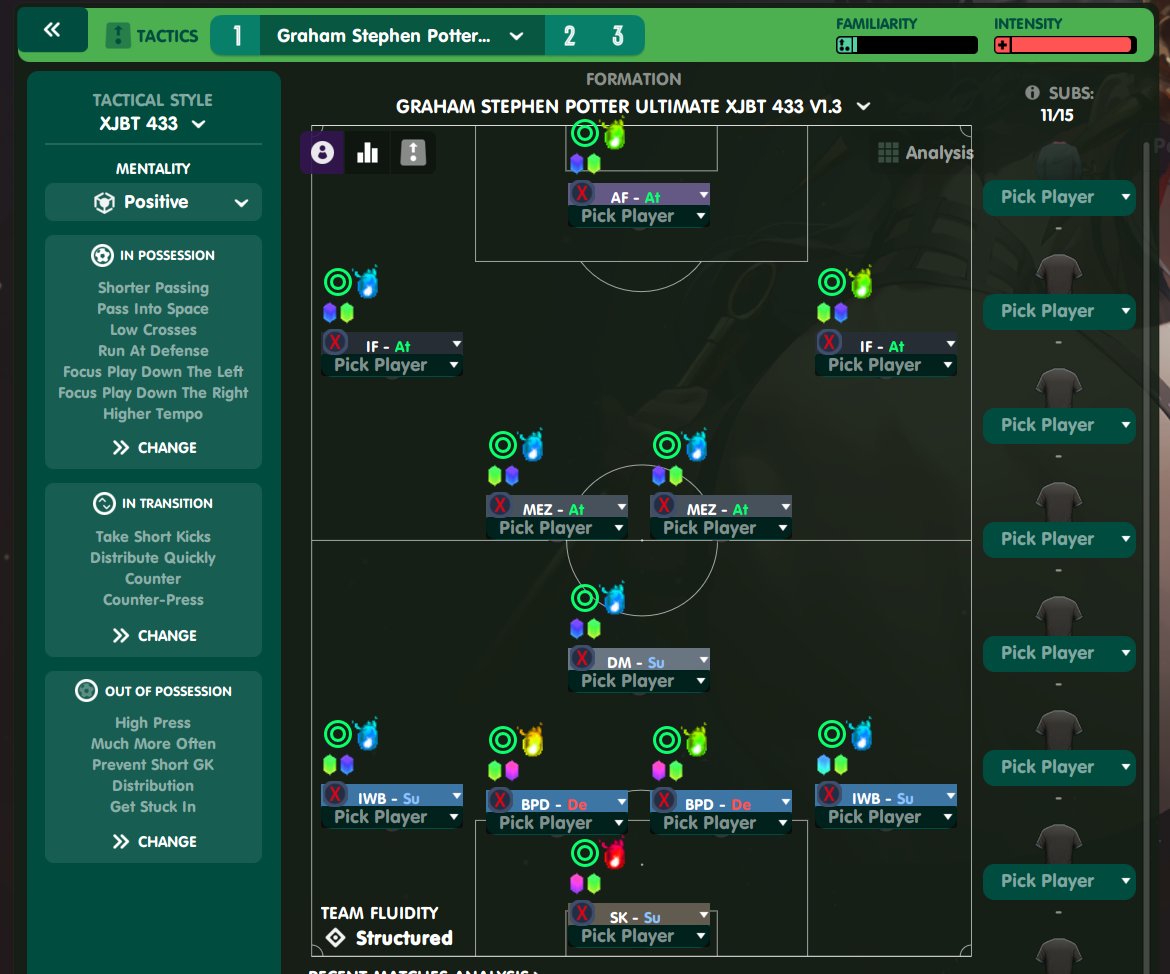Screen dimensions: 1170x974
Task: Open the Graham Stephen Potter tactic dropdown
Action: 400,36
